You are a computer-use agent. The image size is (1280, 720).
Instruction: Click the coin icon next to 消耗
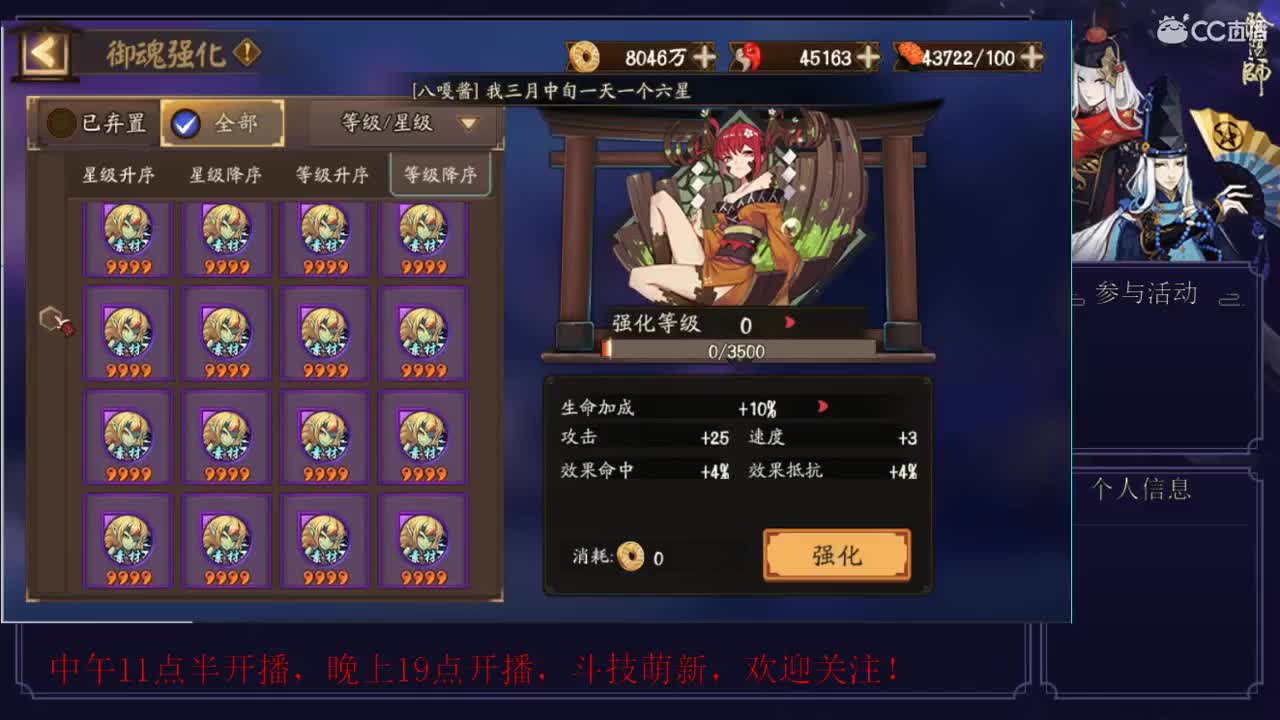tap(629, 557)
